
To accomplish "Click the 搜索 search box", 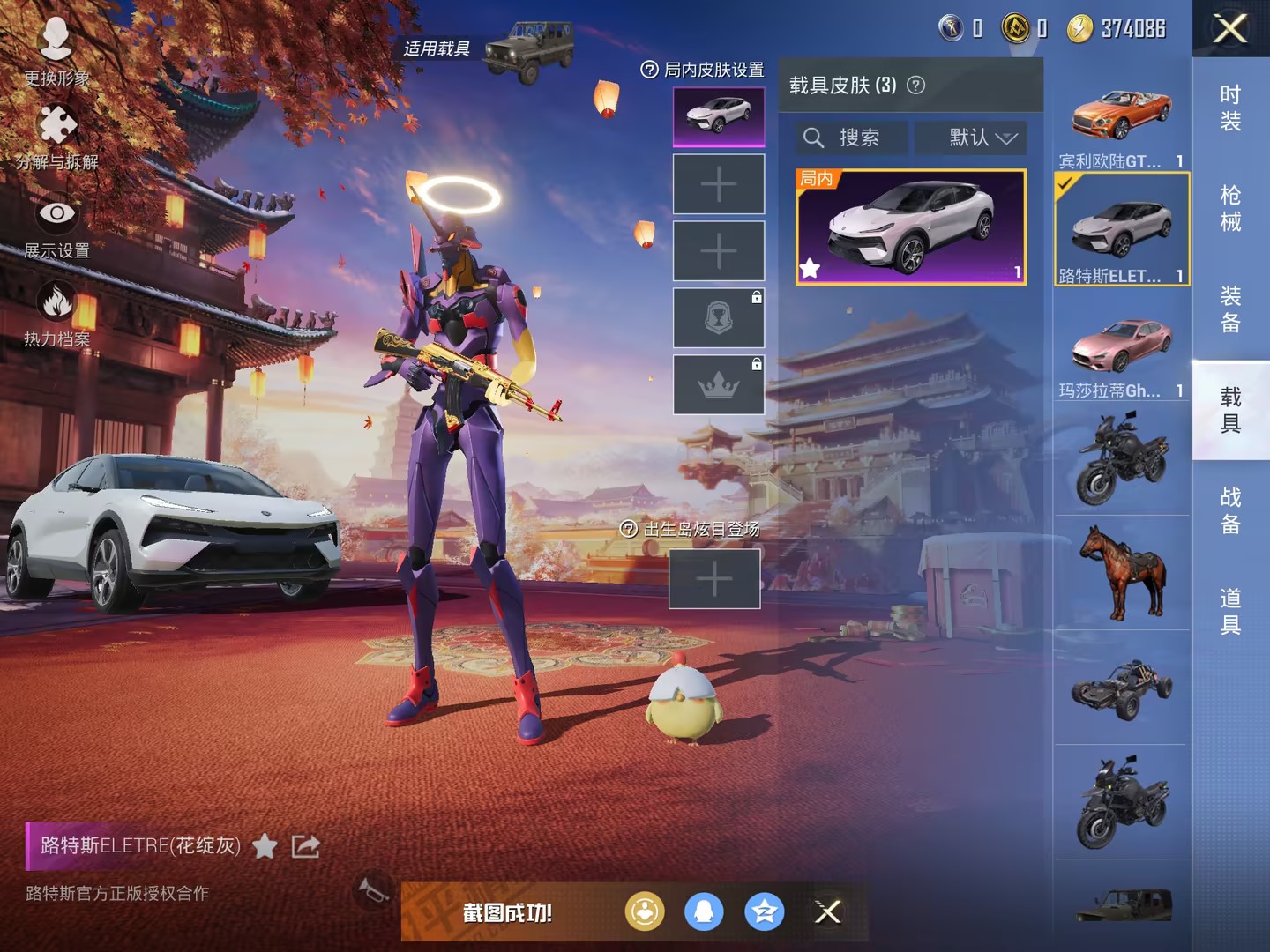I will pyautogui.click(x=852, y=138).
